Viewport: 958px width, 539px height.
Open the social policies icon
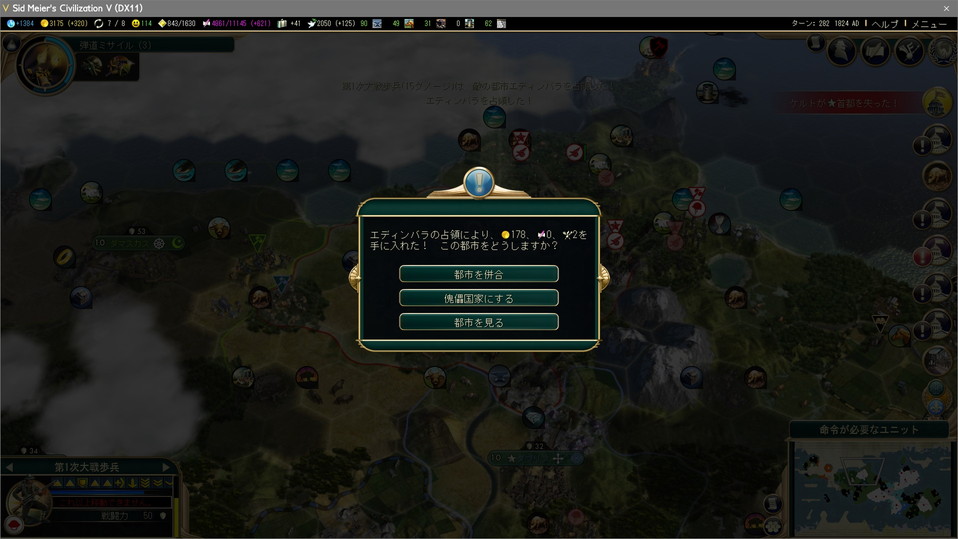[875, 51]
